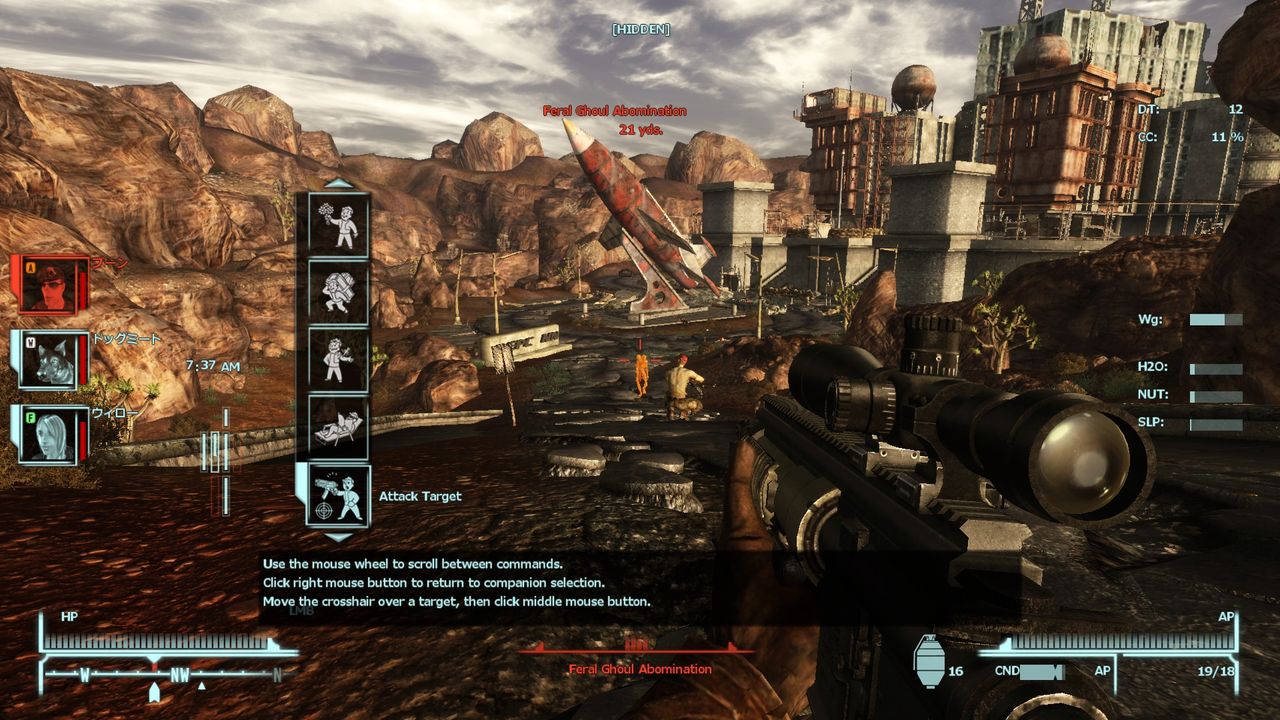
Task: Click the H2O meter bar
Action: click(x=1215, y=368)
